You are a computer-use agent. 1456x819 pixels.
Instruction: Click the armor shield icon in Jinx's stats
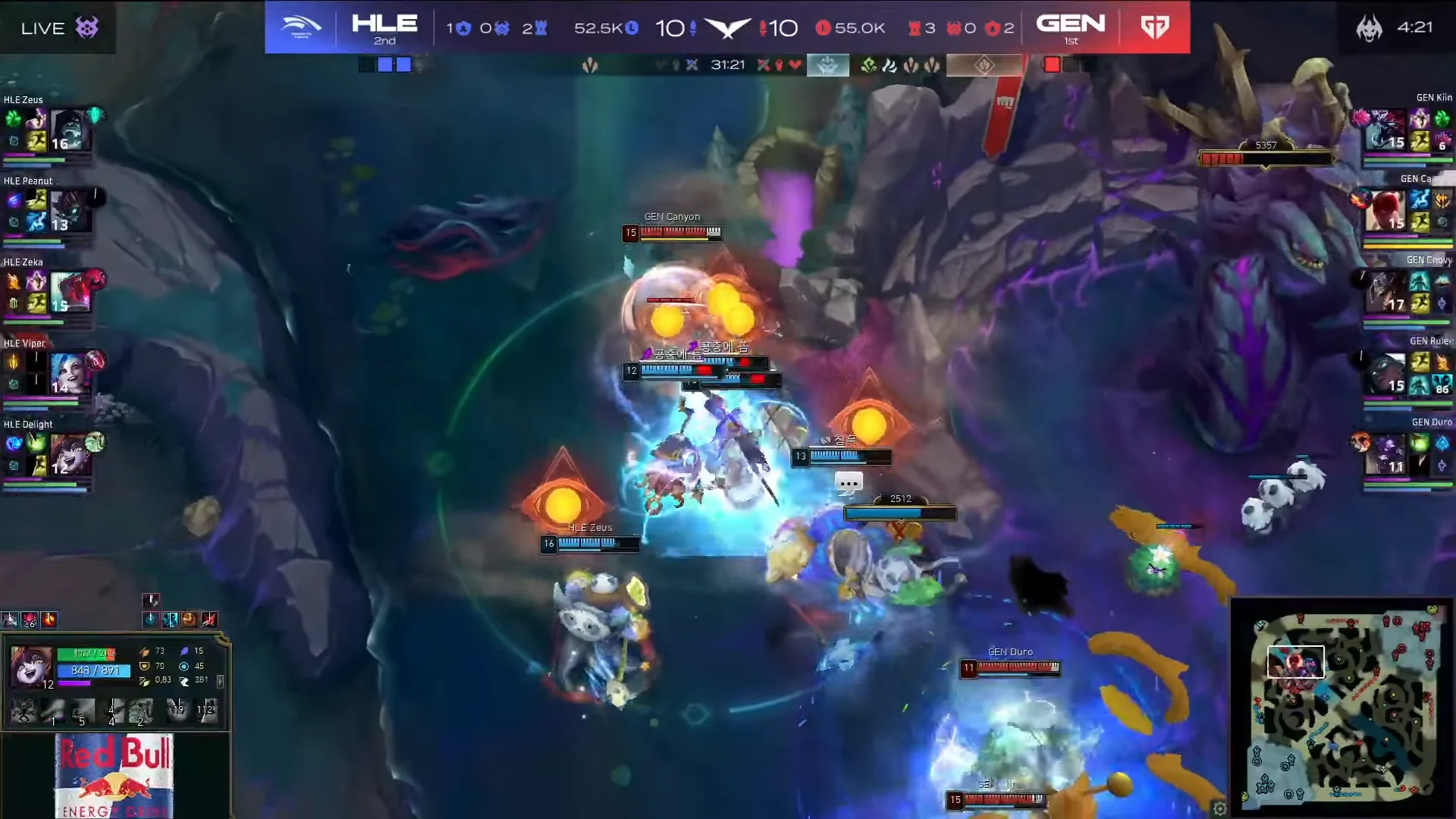click(145, 666)
